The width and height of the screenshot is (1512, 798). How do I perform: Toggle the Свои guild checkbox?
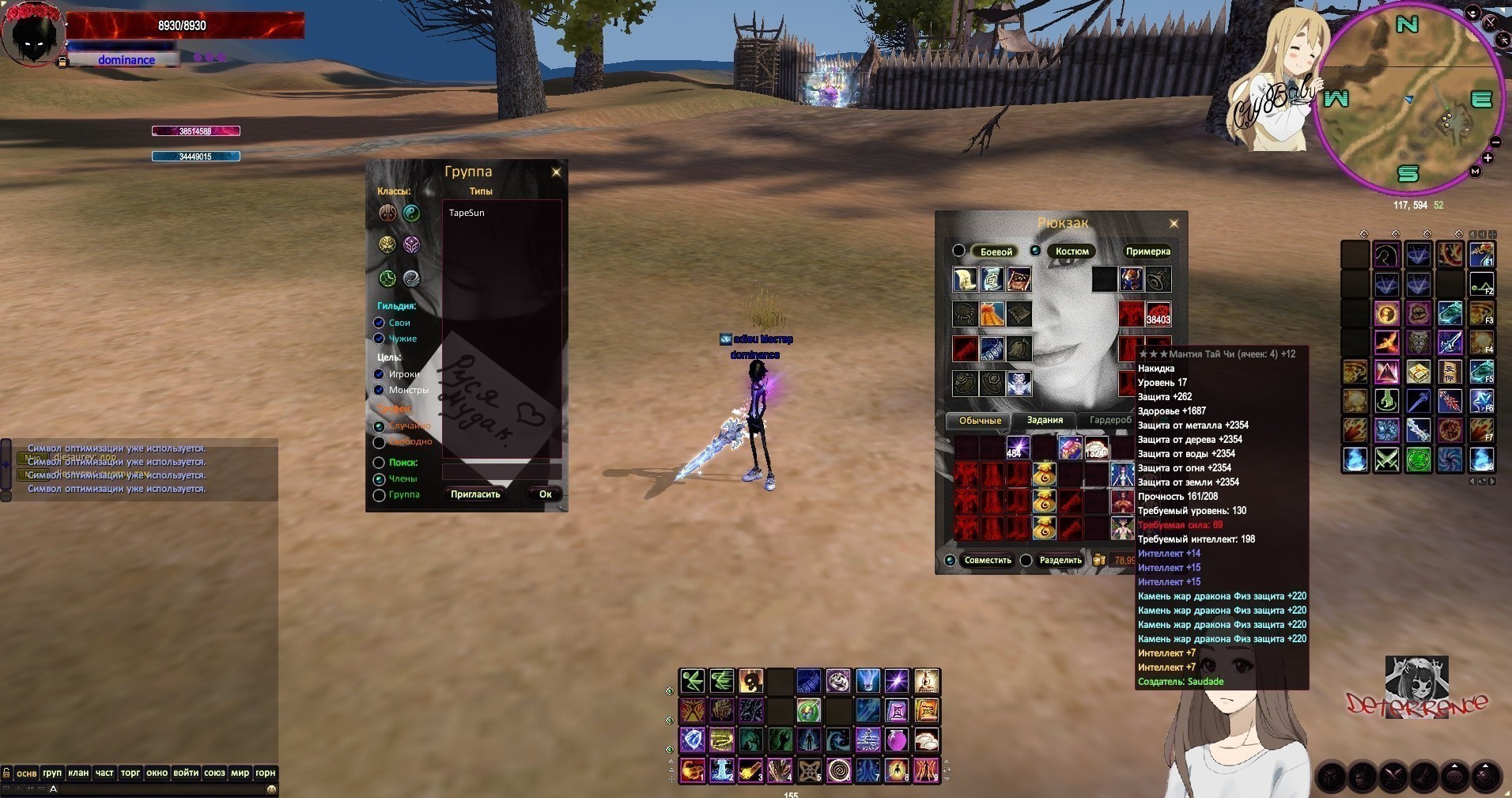pos(380,323)
